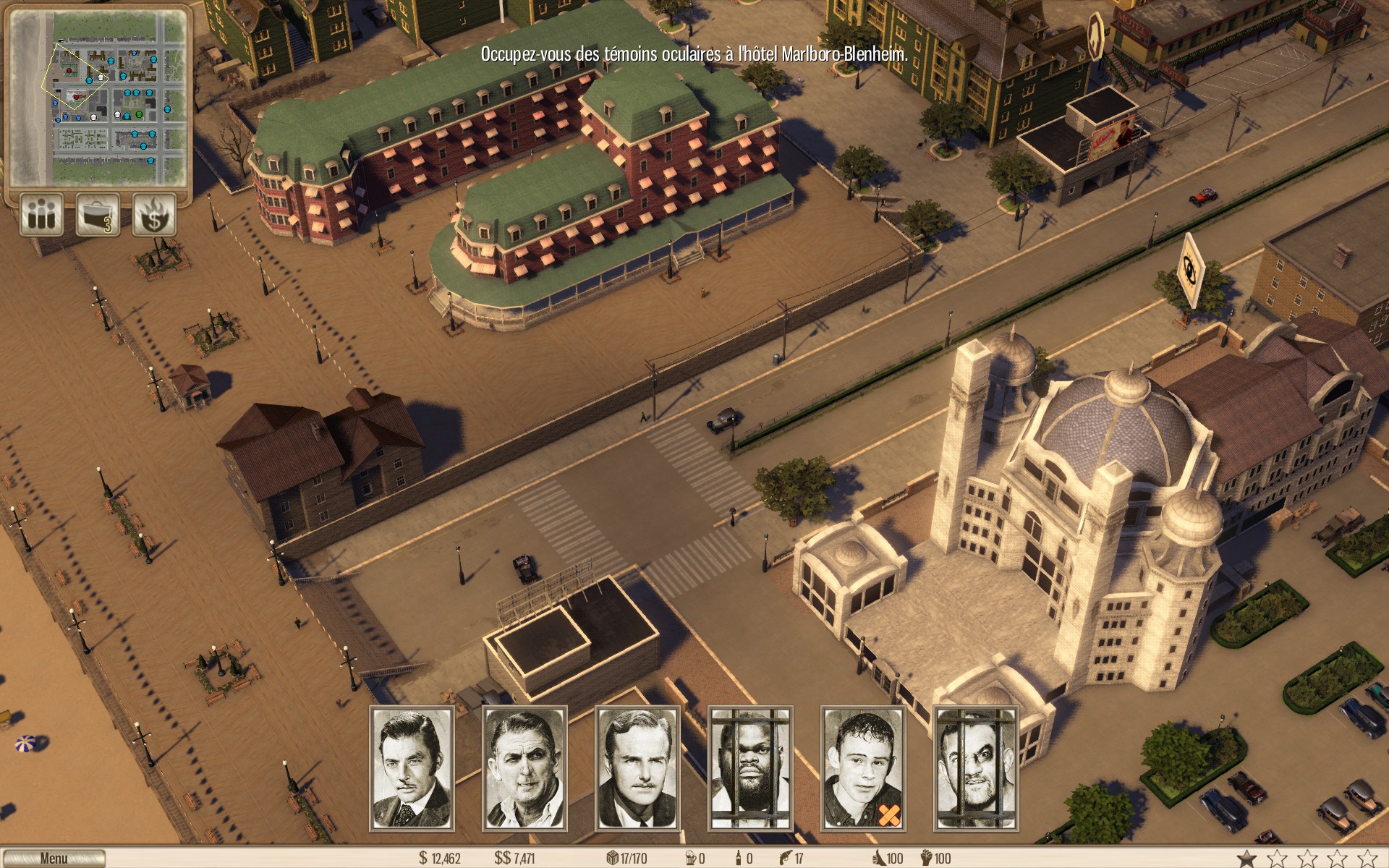Click the burning dollar icon button
This screenshot has width=1389, height=868.
[154, 215]
